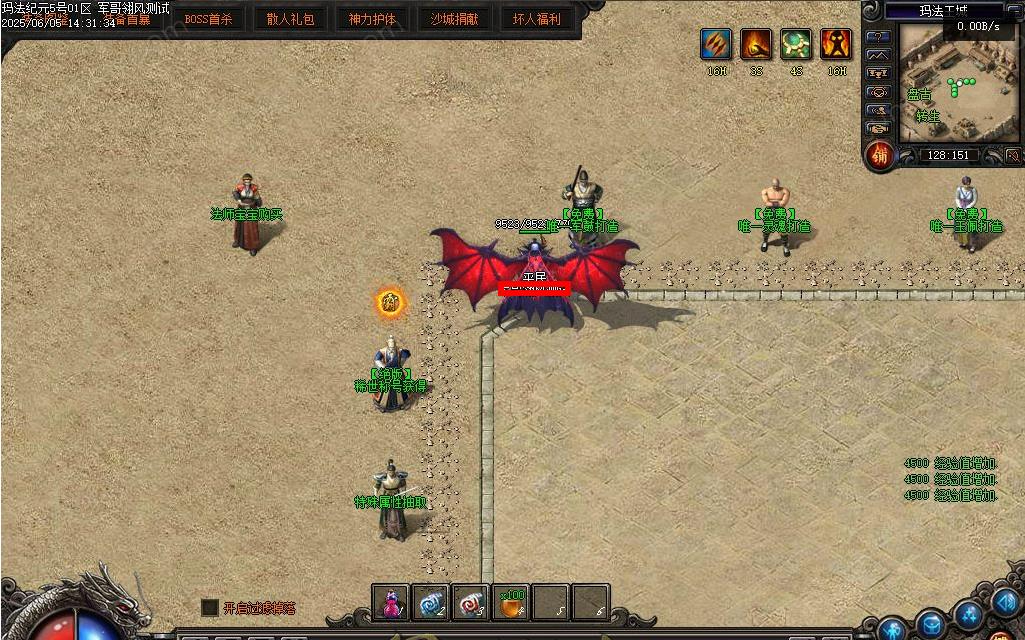Select the red demon buff icon

point(836,45)
